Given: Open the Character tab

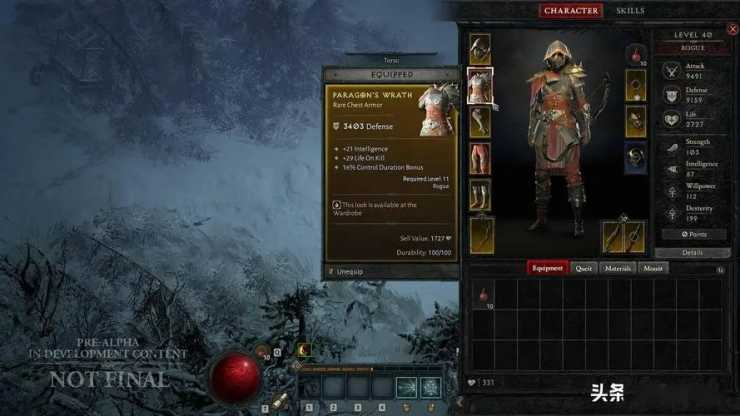Looking at the screenshot, I should coord(571,11).
